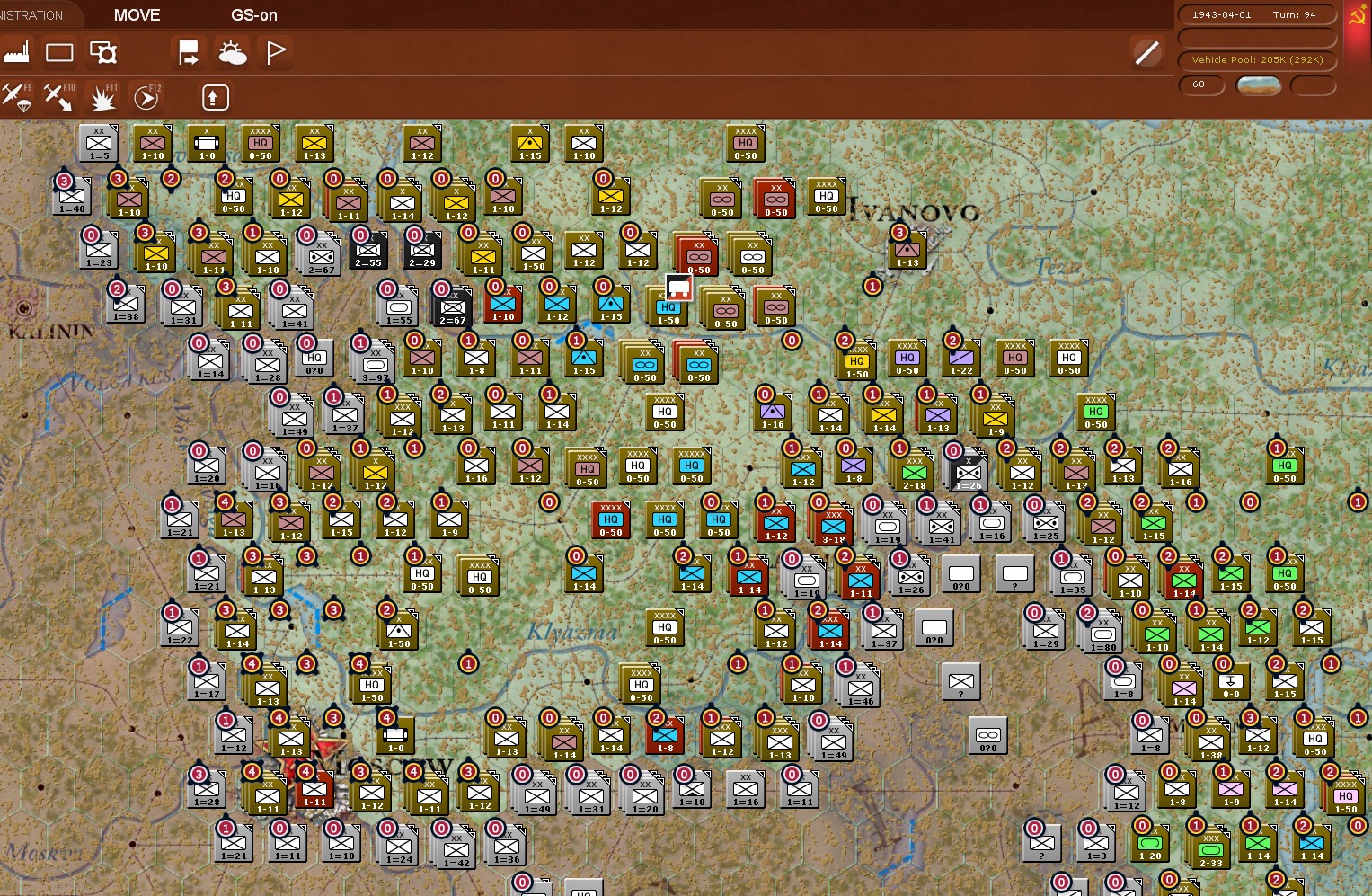Image resolution: width=1372 pixels, height=896 pixels.
Task: Switch to the ADMINISTRATION tab
Action: (33, 13)
